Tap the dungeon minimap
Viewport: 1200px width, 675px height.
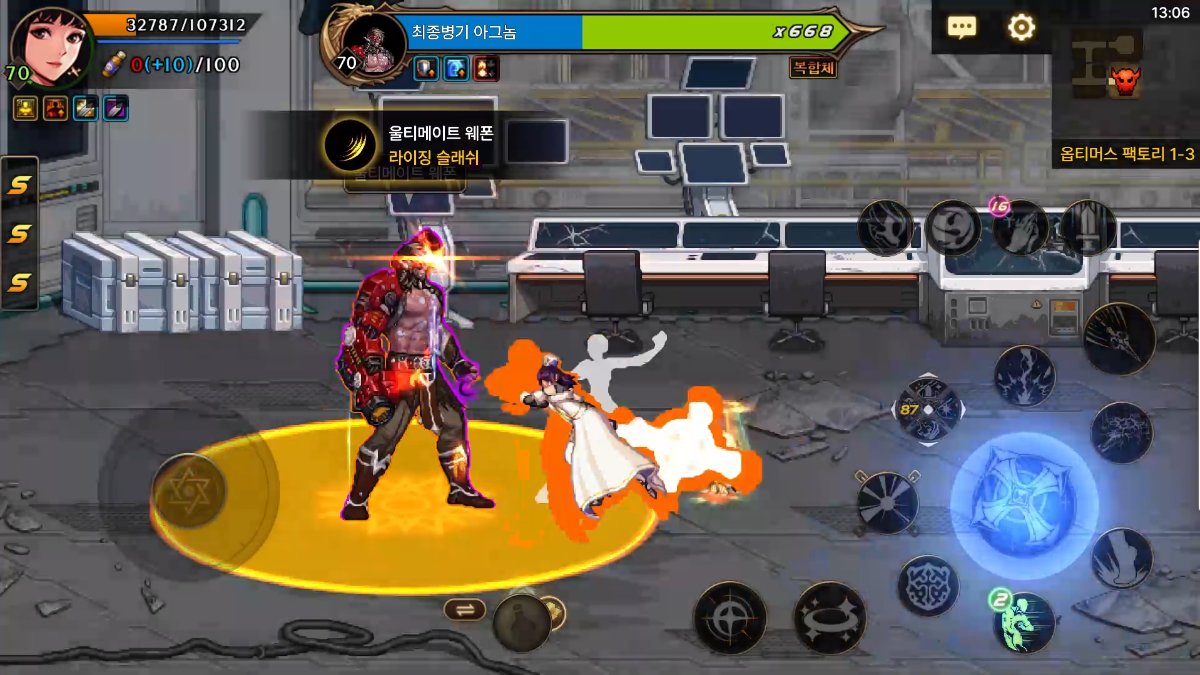click(1110, 66)
